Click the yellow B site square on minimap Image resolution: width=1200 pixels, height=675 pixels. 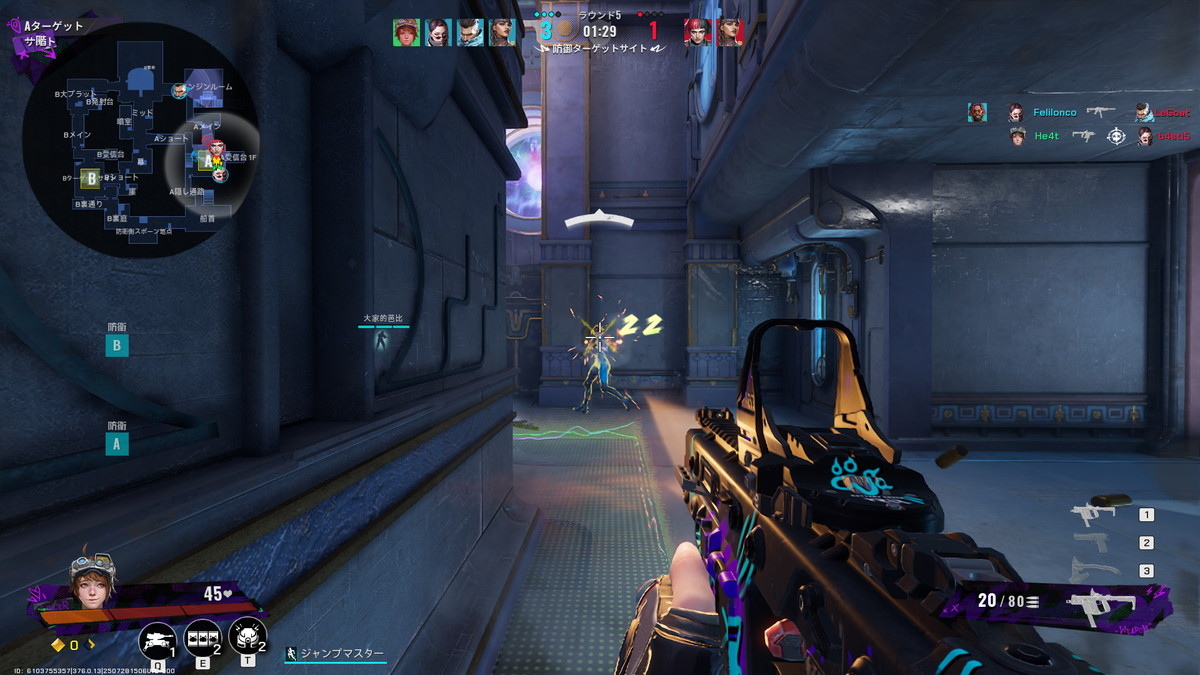90,179
